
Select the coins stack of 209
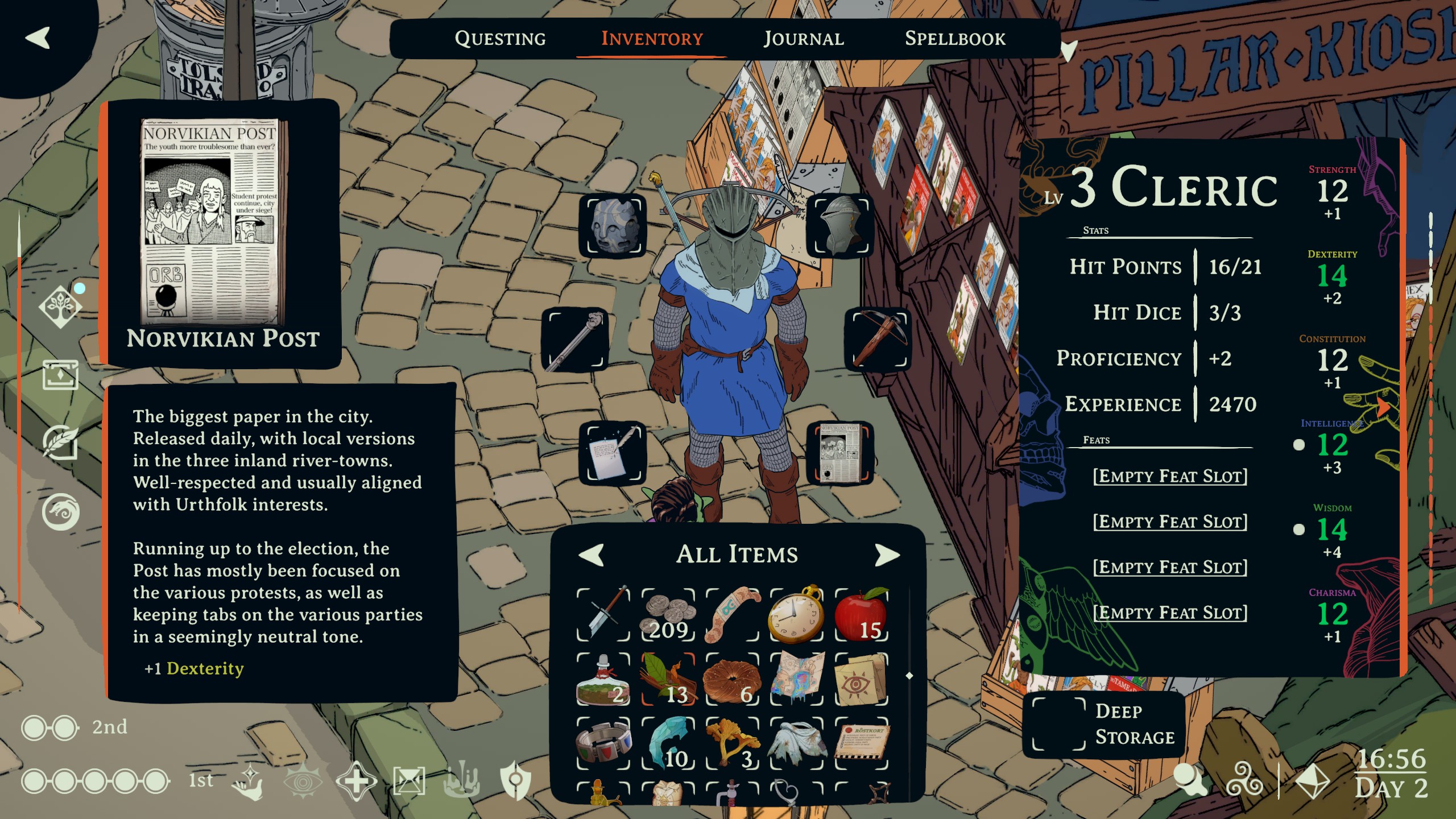(668, 615)
